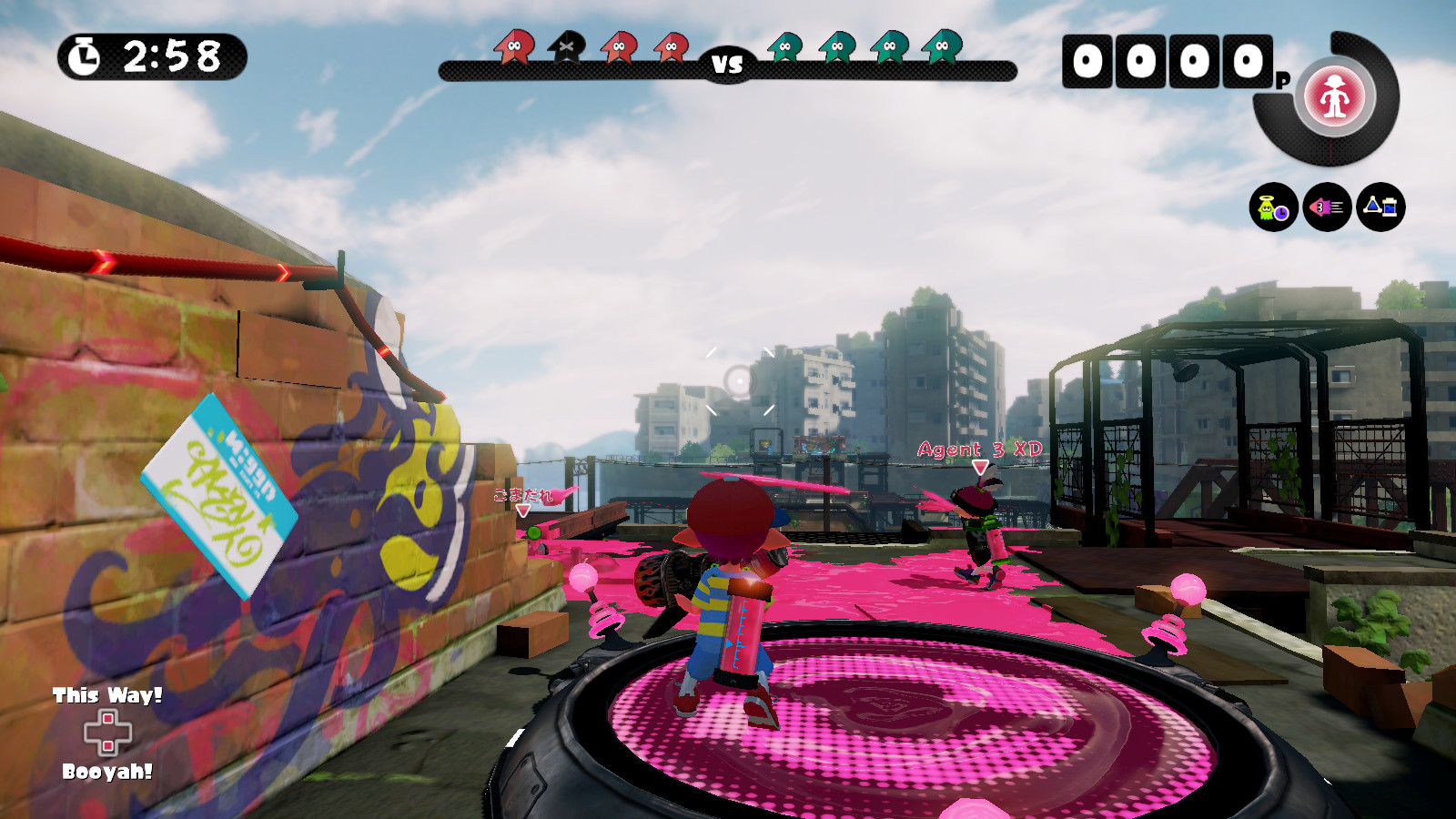Image resolution: width=1456 pixels, height=819 pixels.
Task: Click the green squid with halo and clock icon
Action: point(1271,207)
